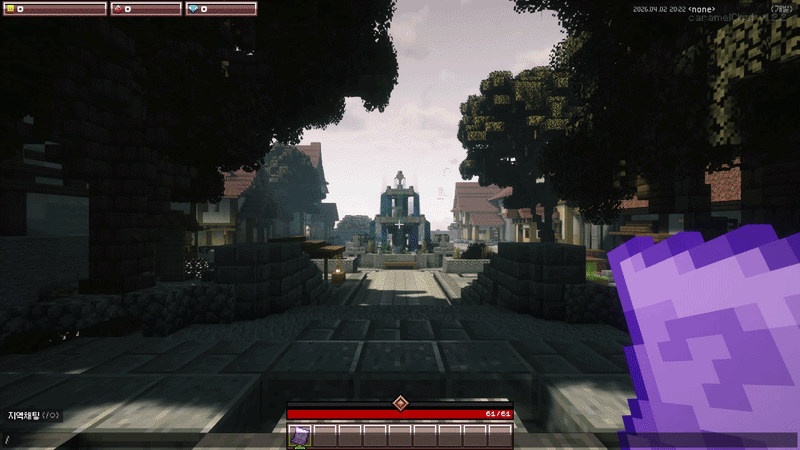Screen dimensions: 800x450
Task: Select the purple item hotbar slot
Action: (x=300, y=435)
